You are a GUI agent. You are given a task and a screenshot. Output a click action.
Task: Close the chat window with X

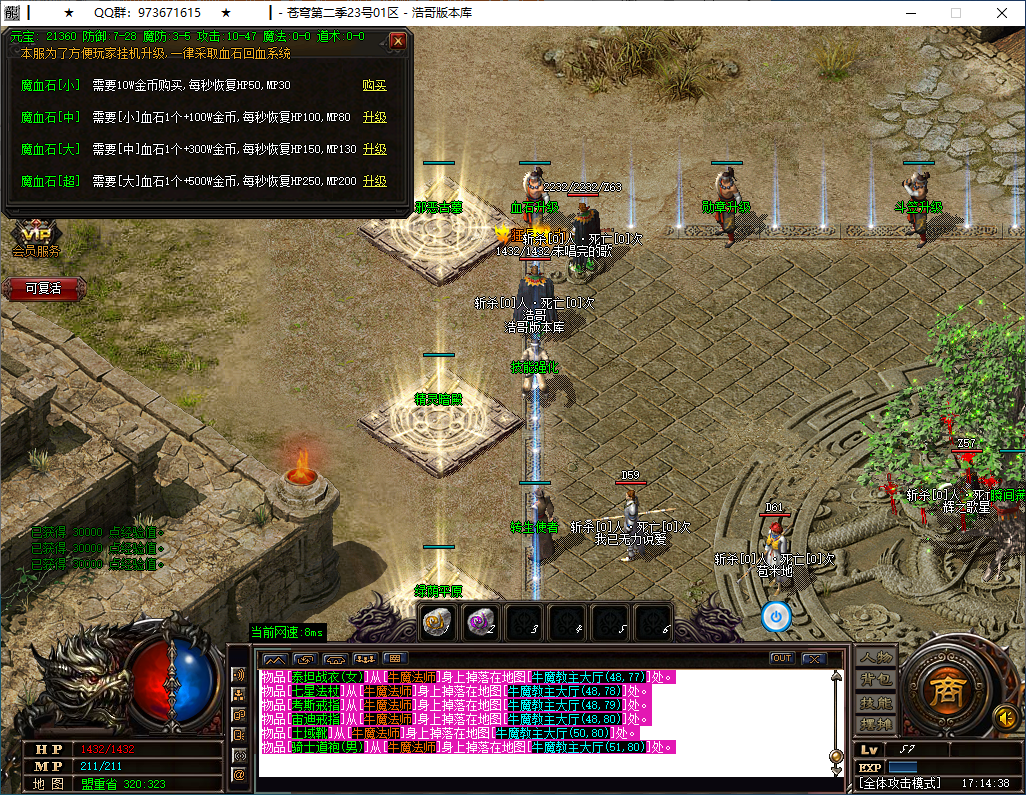click(x=814, y=658)
